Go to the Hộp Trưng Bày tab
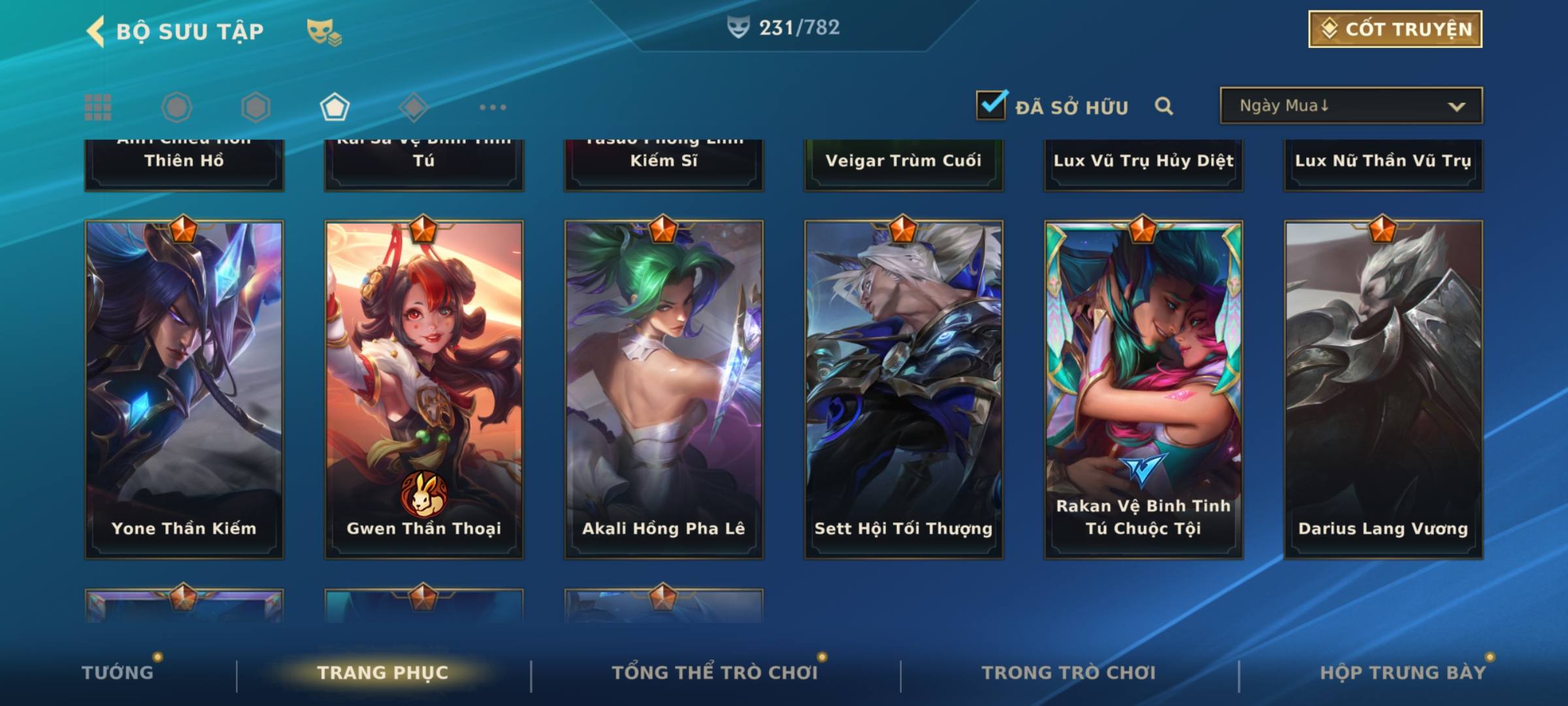Image resolution: width=1568 pixels, height=706 pixels. pos(1403,673)
